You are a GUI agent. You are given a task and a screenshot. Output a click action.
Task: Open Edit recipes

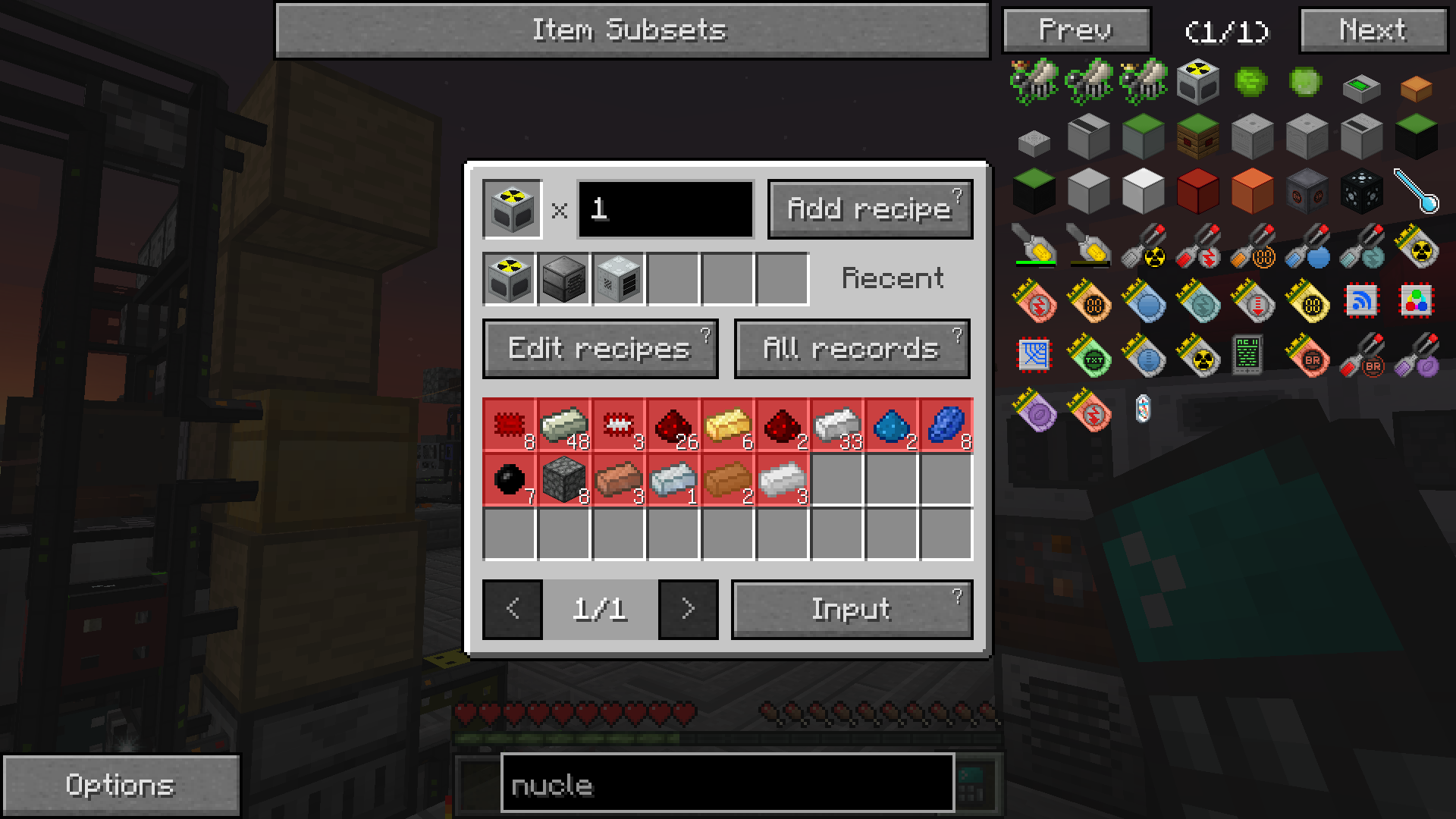tap(600, 349)
